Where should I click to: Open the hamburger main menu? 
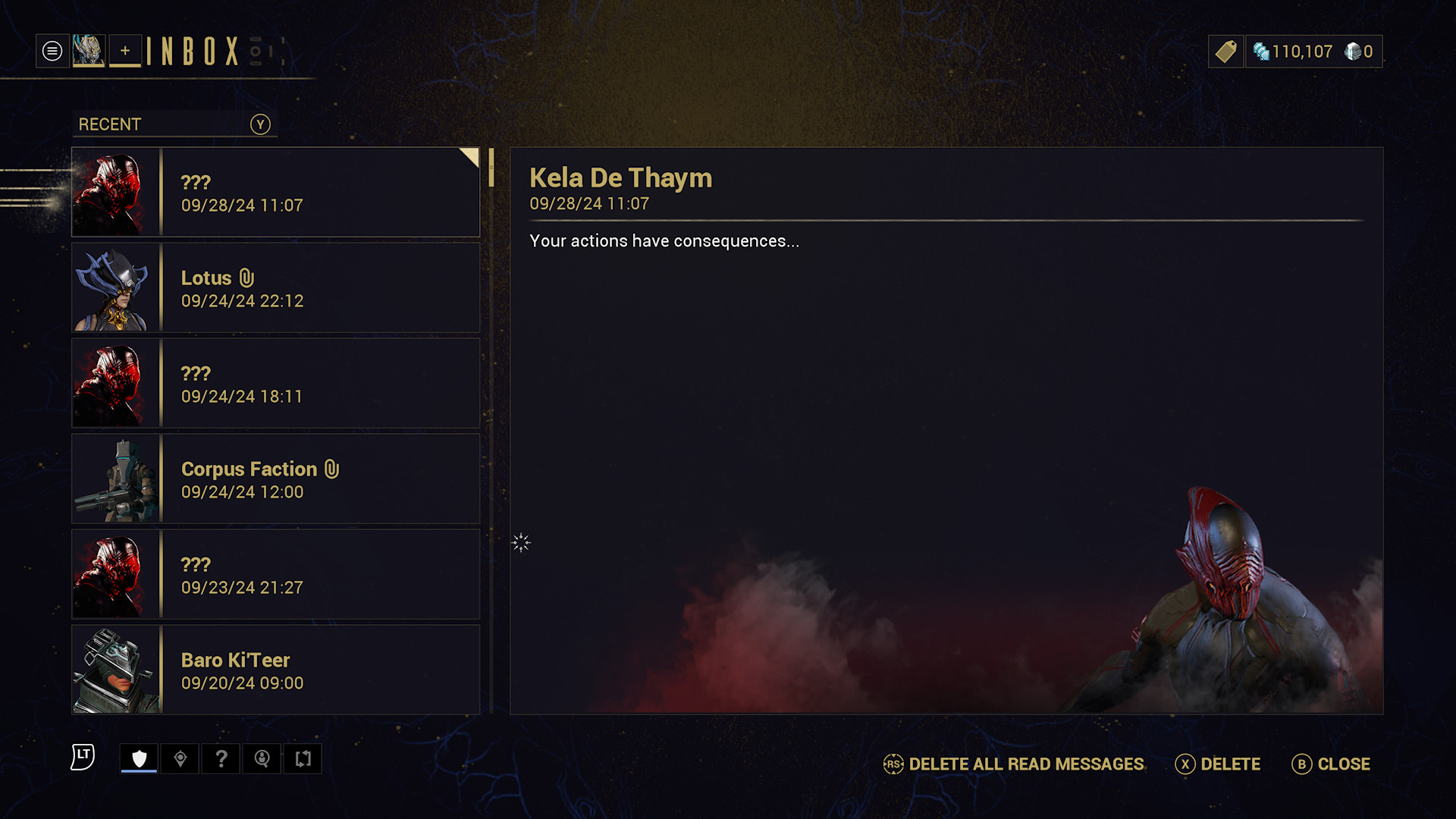click(x=52, y=52)
